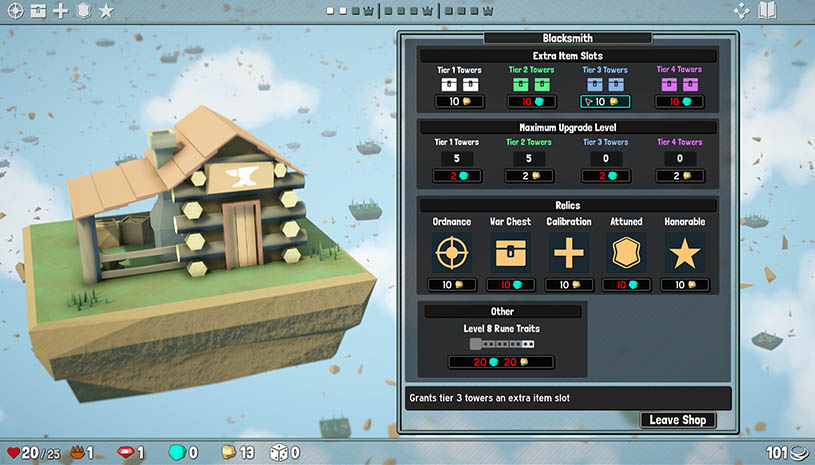Purchase Level 8 Rune Traits upgrade
The height and width of the screenshot is (465, 815).
click(x=502, y=362)
